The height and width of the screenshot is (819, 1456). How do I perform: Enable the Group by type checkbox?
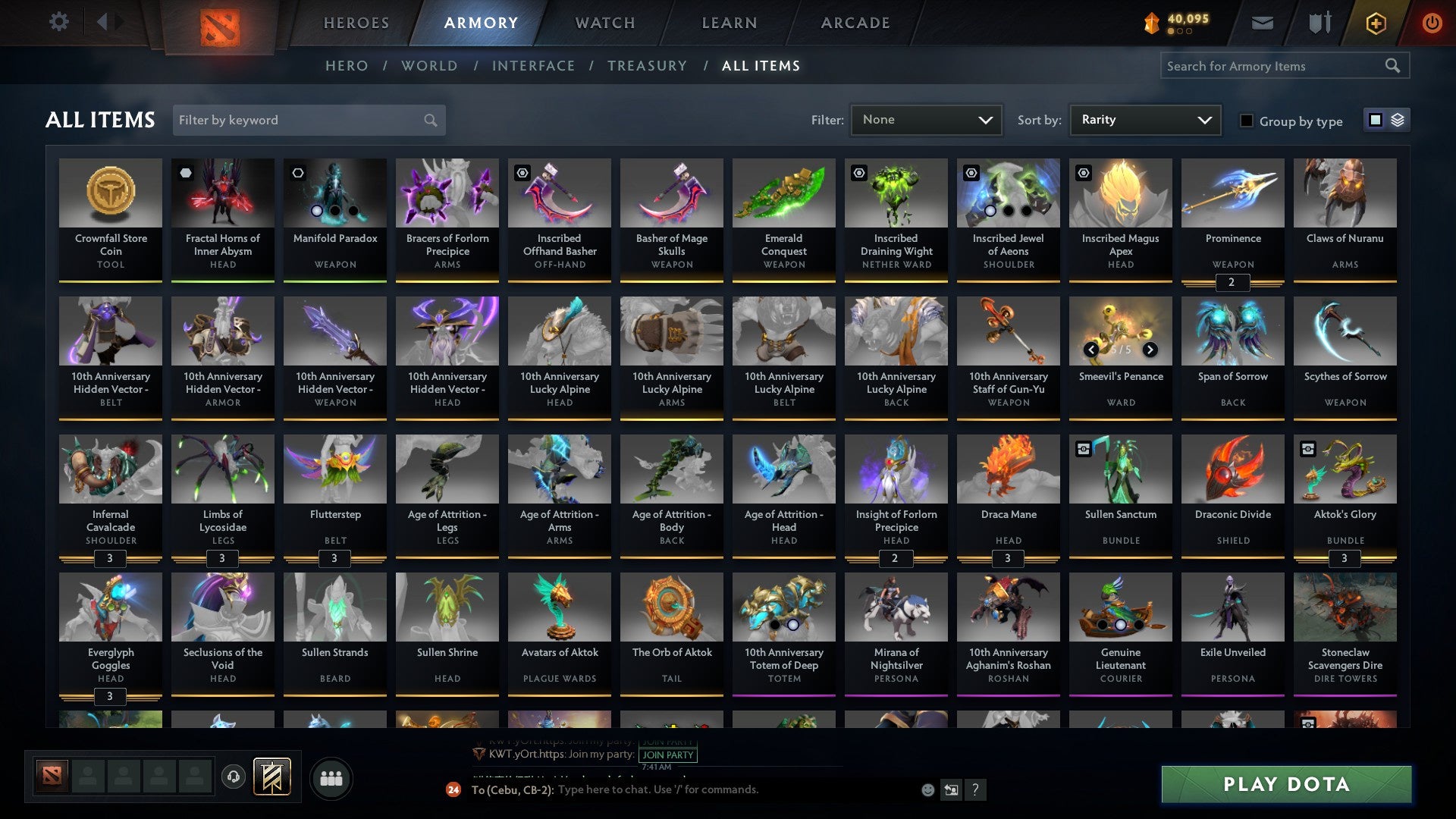coord(1247,120)
